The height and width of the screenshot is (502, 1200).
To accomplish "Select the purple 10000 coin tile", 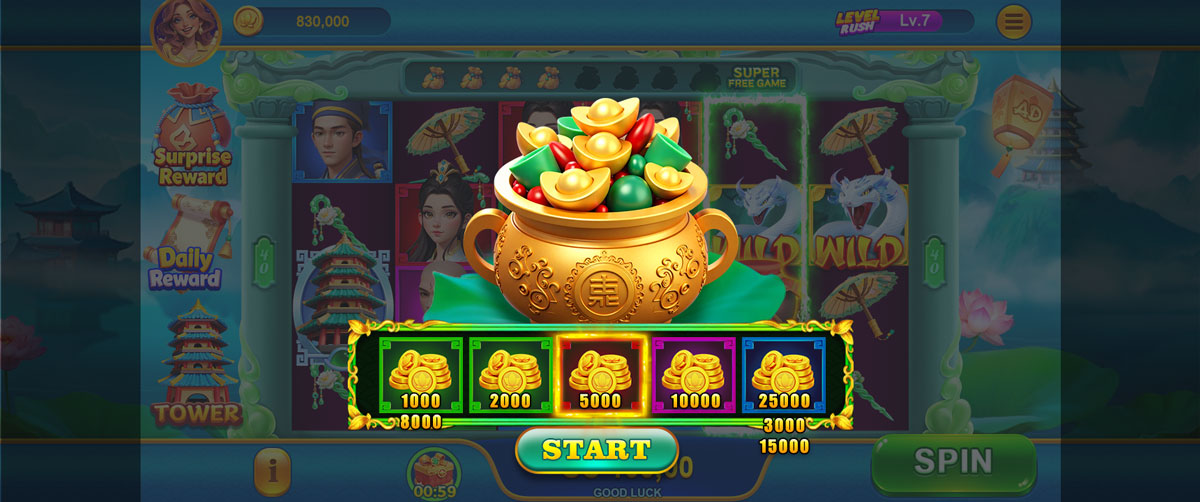I will (x=694, y=376).
